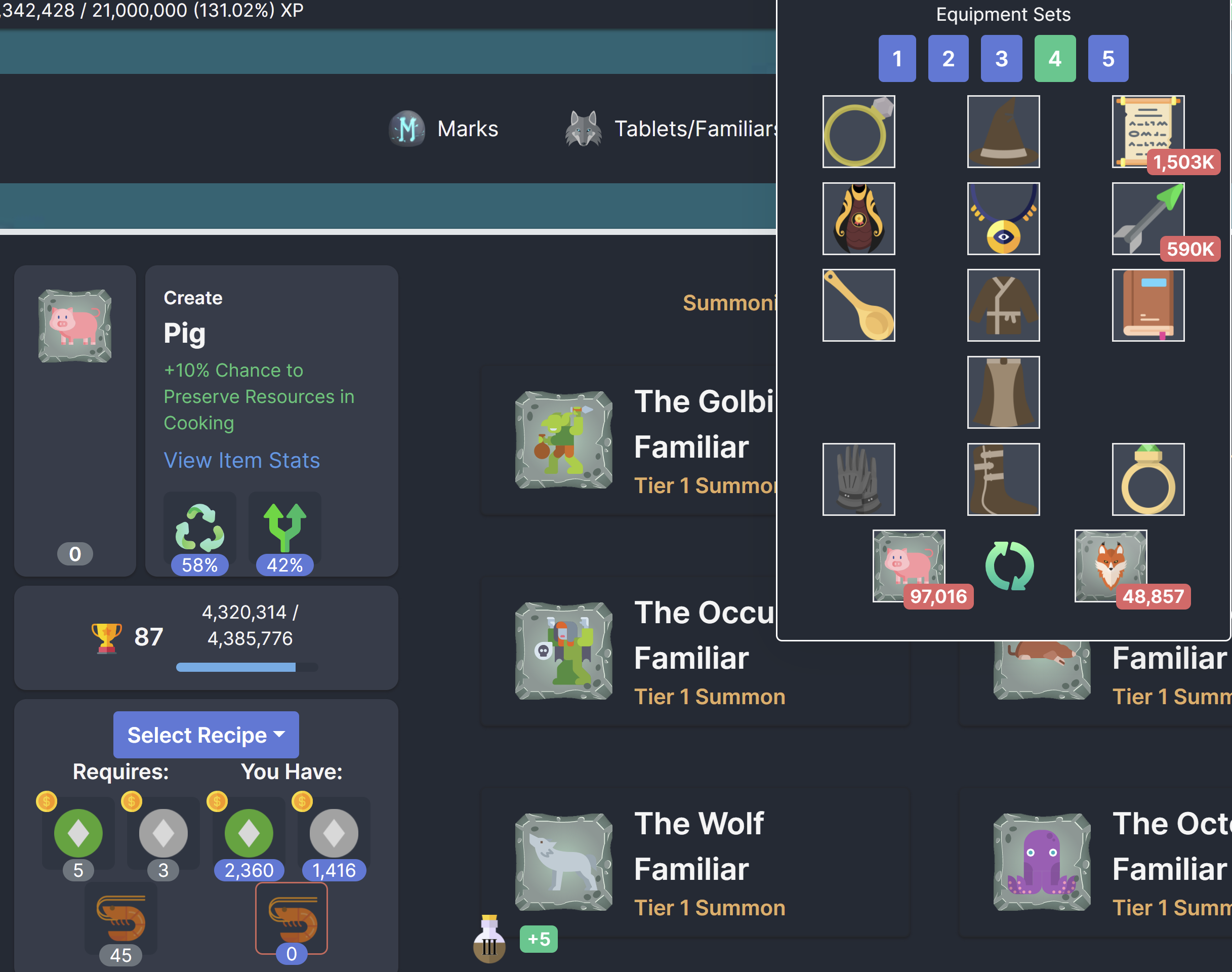Switch to equipment set 1
The image size is (1232, 972).
pyautogui.click(x=897, y=58)
